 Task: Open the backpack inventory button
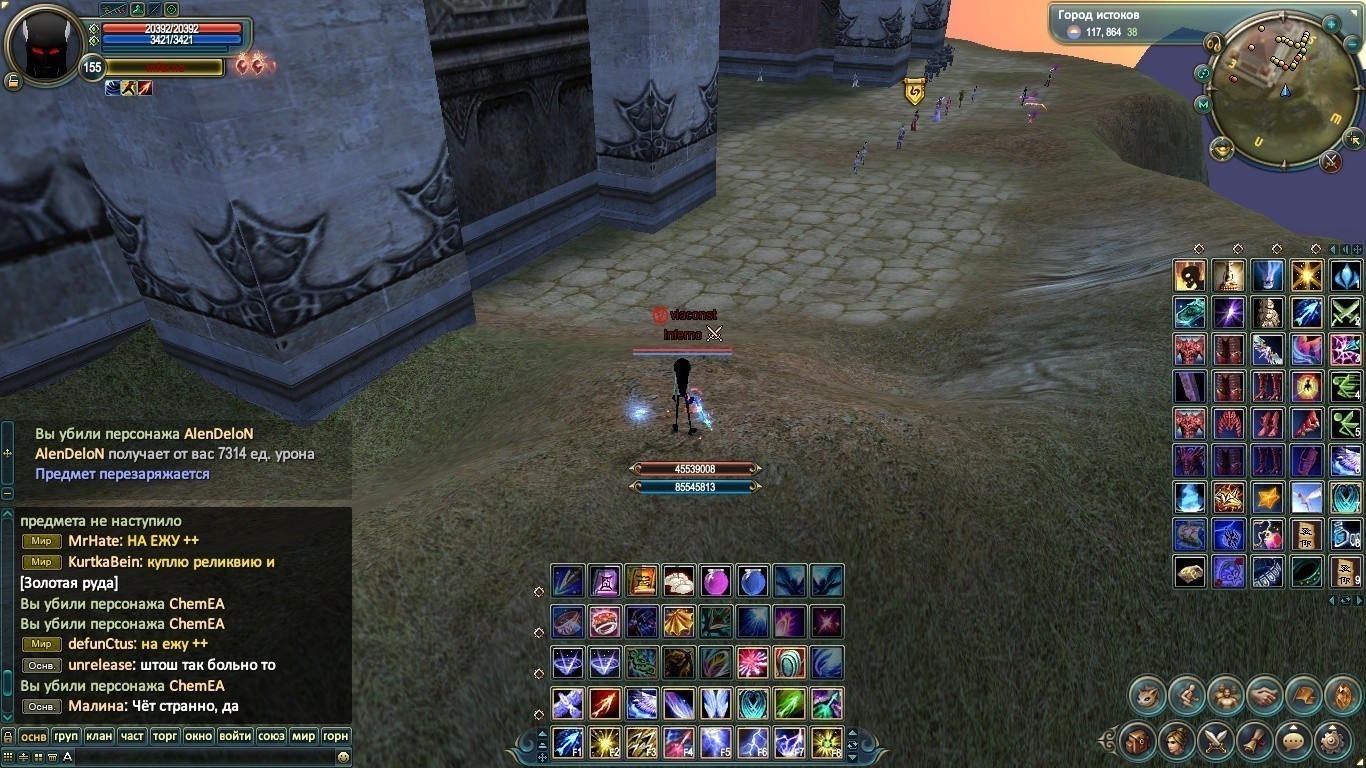click(x=1138, y=741)
